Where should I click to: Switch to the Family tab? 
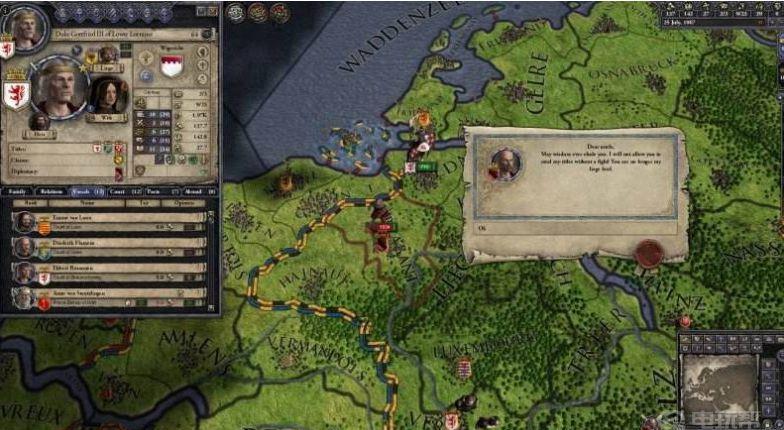(17, 190)
